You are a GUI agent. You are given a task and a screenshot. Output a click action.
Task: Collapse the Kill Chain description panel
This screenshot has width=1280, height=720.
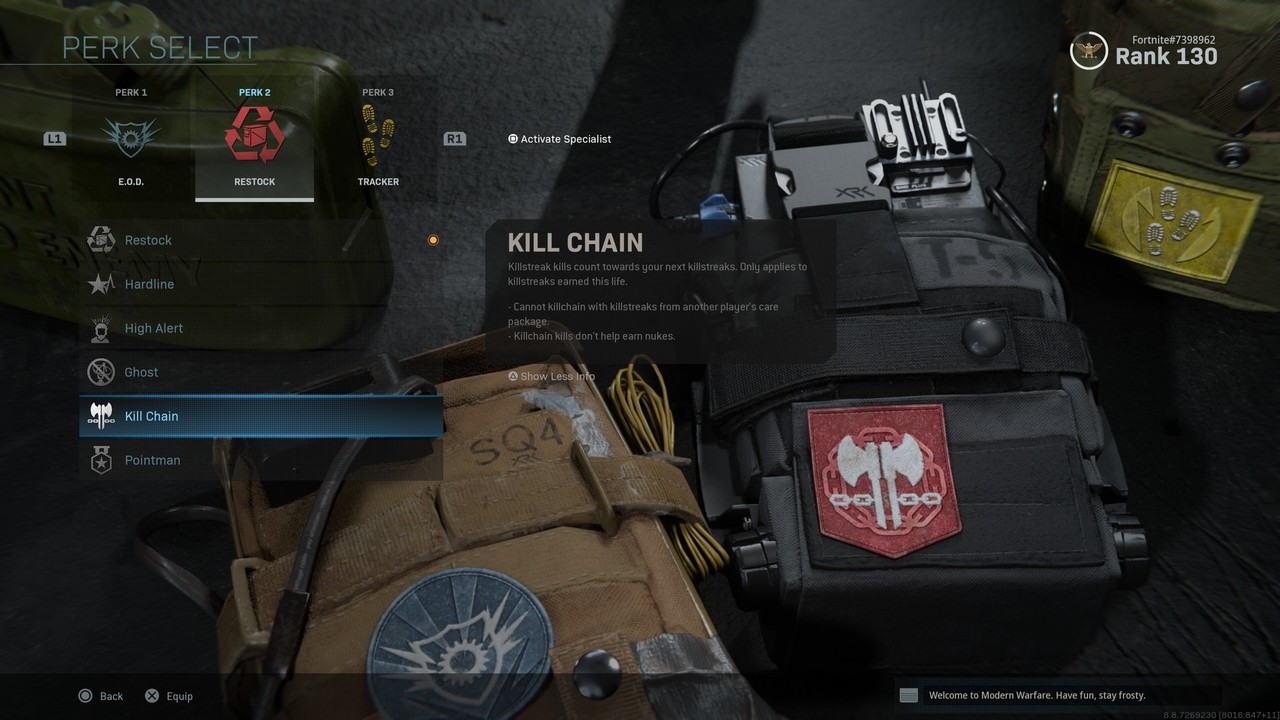click(x=551, y=376)
